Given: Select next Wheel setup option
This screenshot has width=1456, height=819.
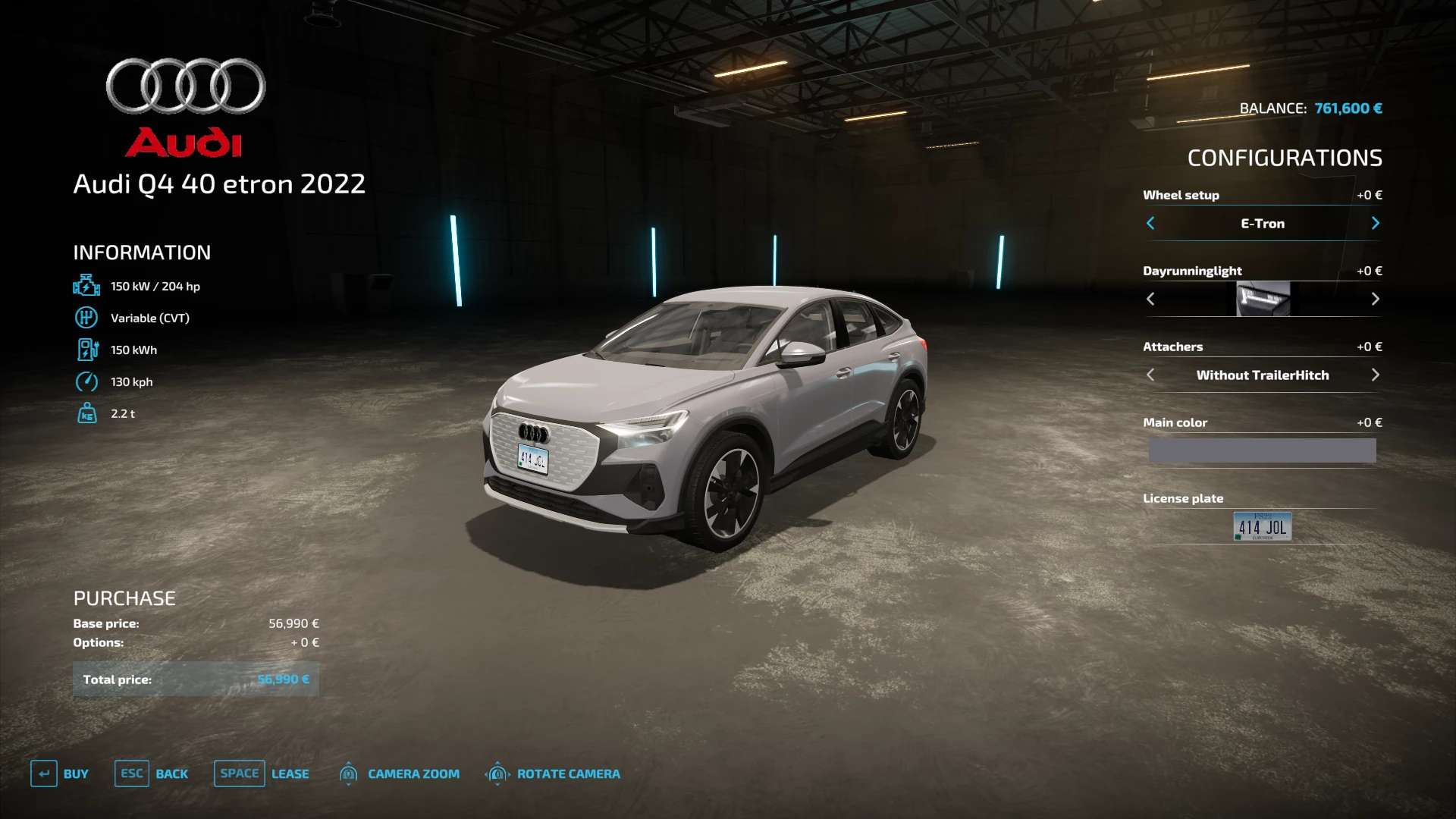Looking at the screenshot, I should [x=1375, y=223].
